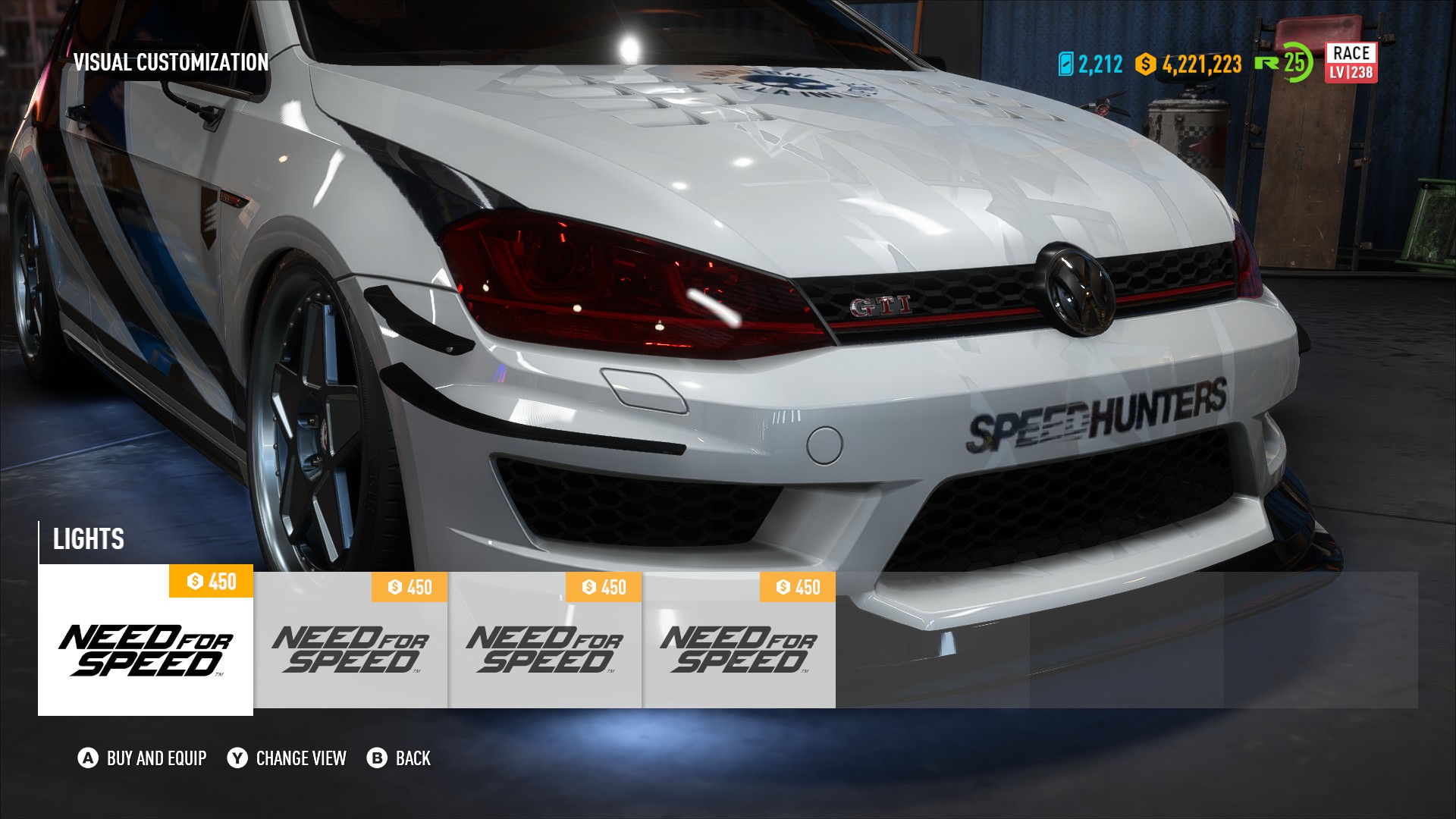Click the green REP level 25 ring icon
Viewport: 1456px width, 819px height.
tap(1288, 64)
